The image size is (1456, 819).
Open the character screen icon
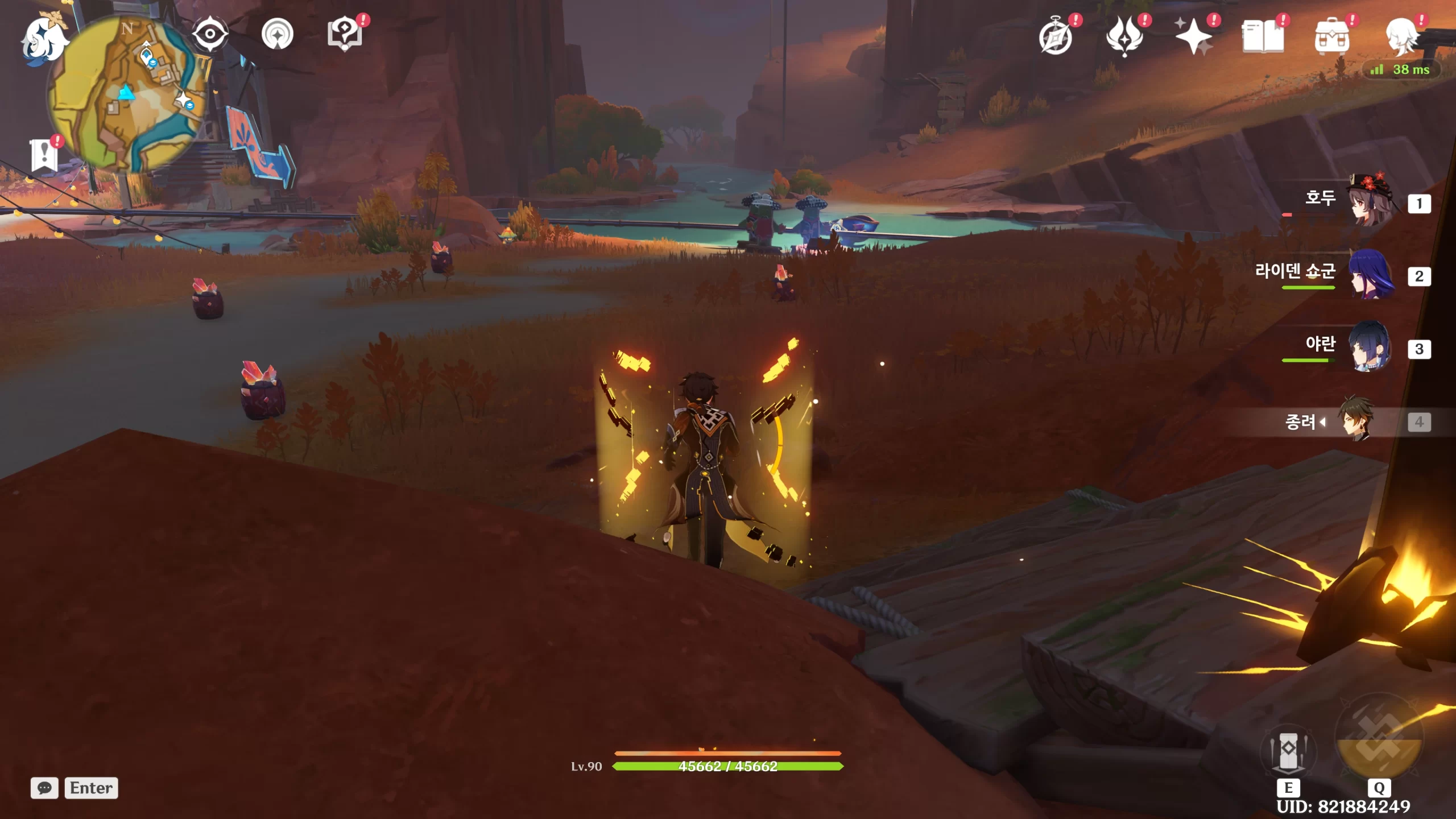pos(1401,38)
